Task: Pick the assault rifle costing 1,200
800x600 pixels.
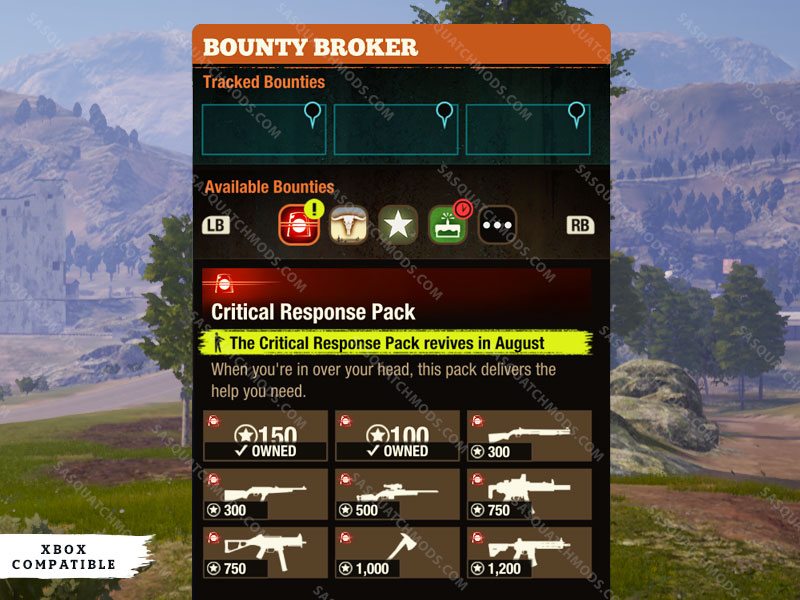Action: (x=529, y=553)
